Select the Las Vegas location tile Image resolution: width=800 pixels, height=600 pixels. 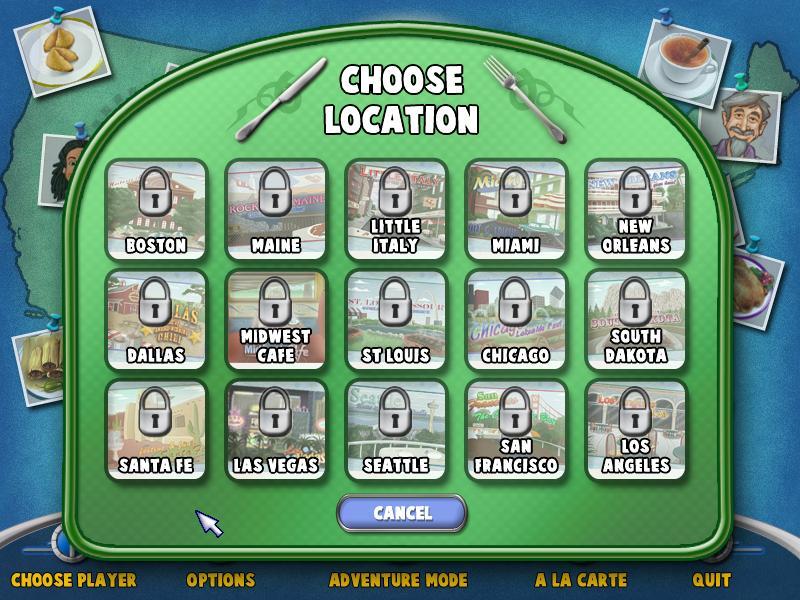pyautogui.click(x=275, y=430)
